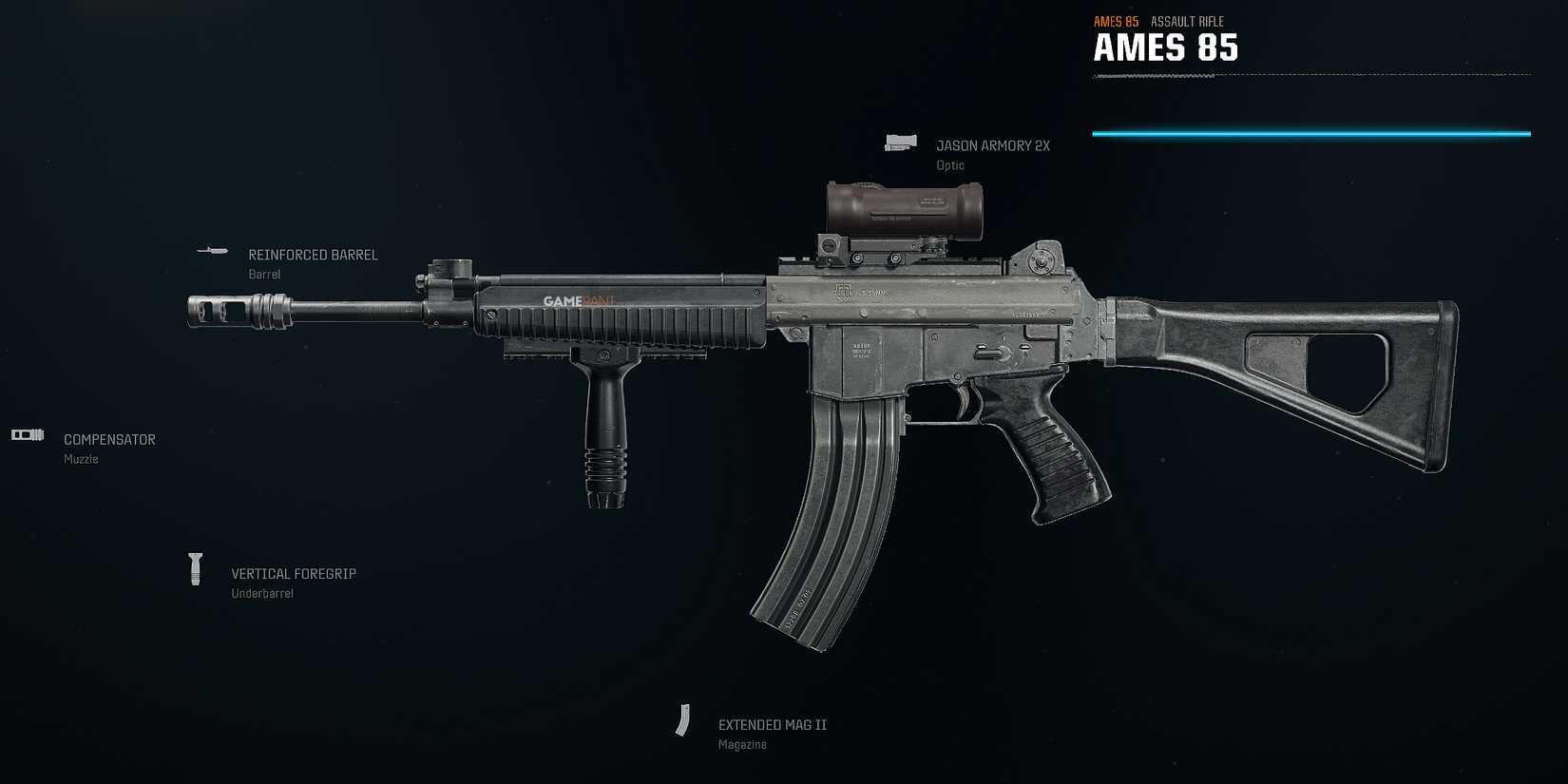Click the COMPENSATOR label text

[109, 439]
